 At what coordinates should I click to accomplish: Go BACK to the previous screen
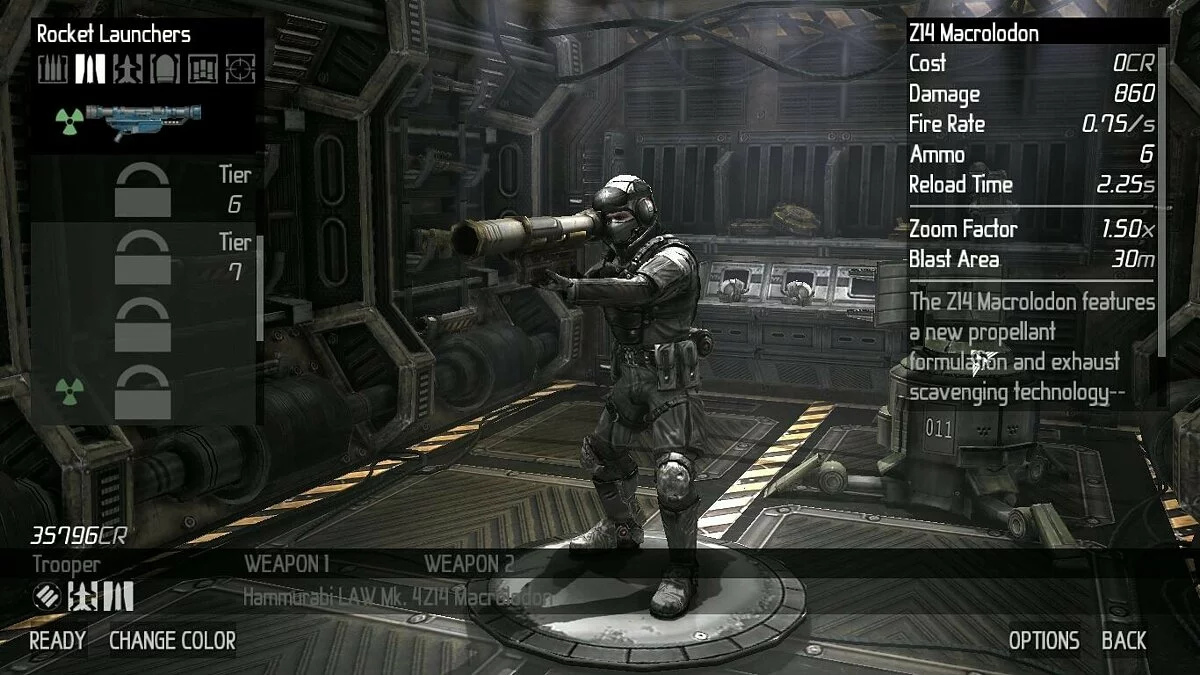pos(1124,641)
